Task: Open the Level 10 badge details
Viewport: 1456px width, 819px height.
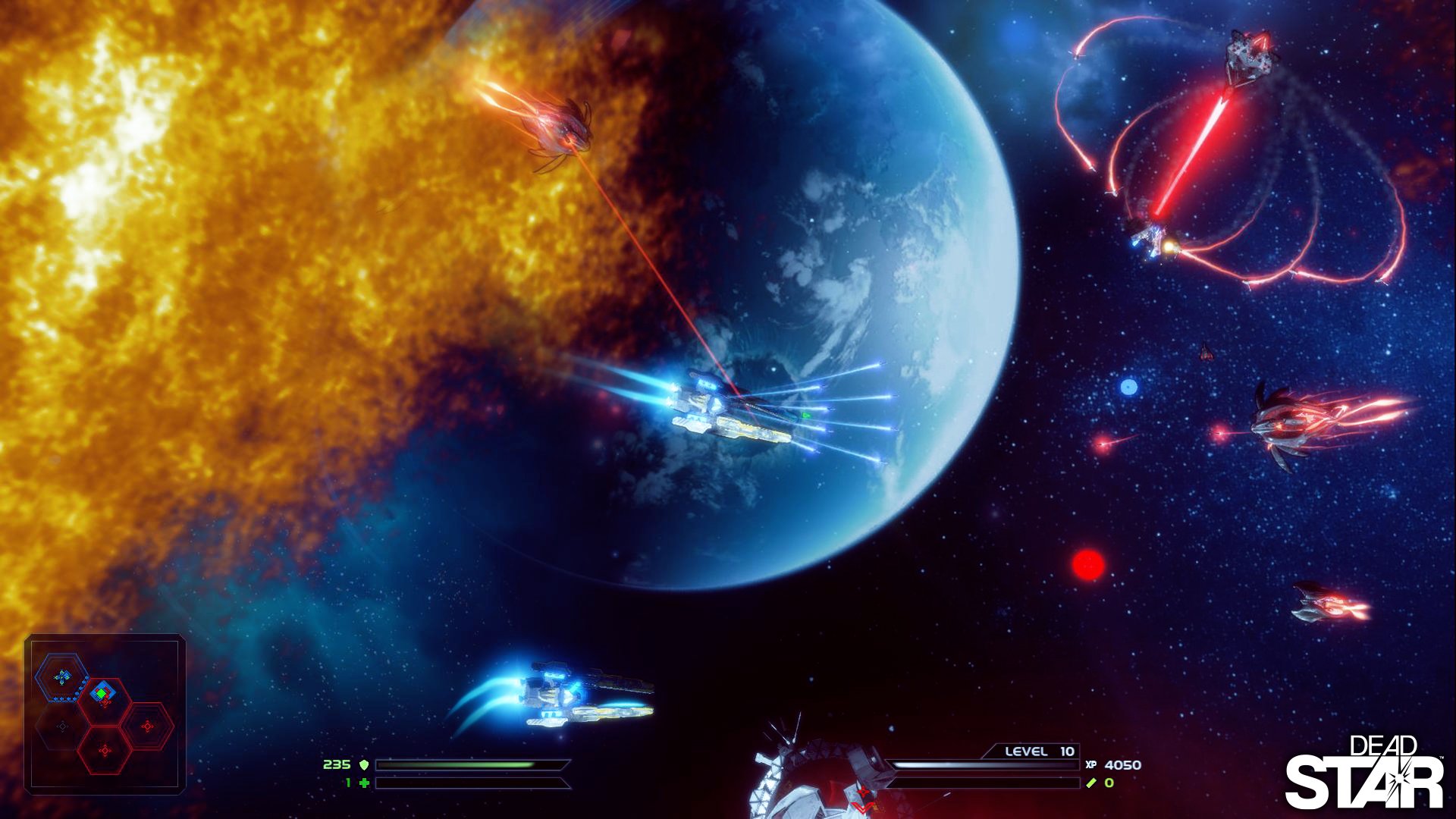Action: point(1038,752)
